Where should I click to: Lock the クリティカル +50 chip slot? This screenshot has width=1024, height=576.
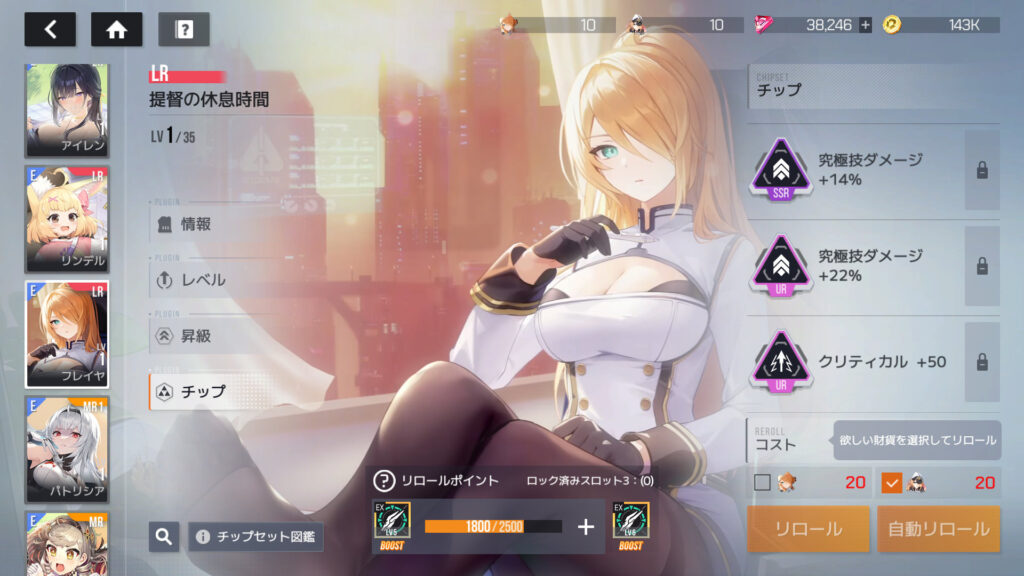(x=982, y=362)
